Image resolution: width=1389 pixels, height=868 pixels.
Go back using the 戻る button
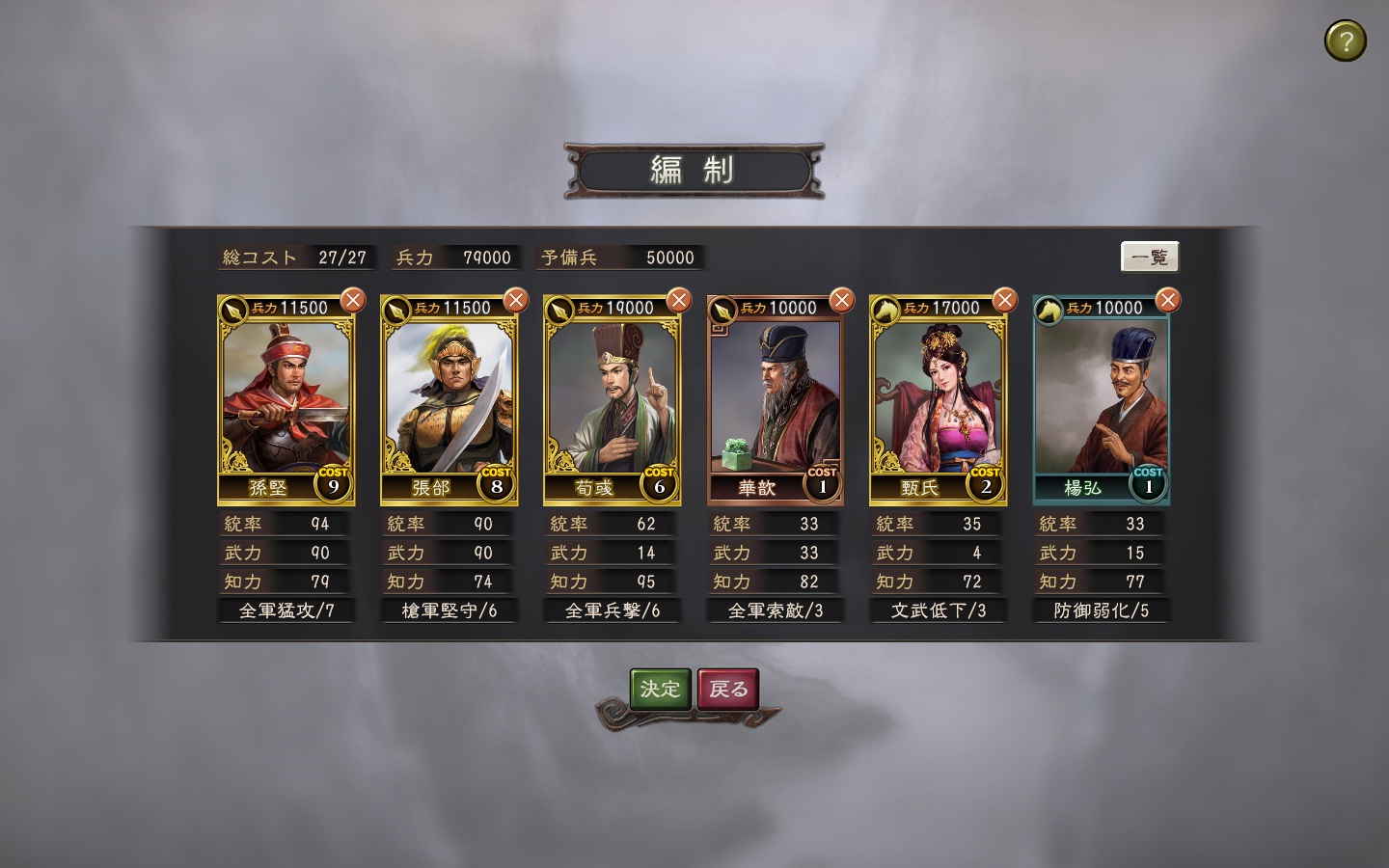pyautogui.click(x=728, y=689)
